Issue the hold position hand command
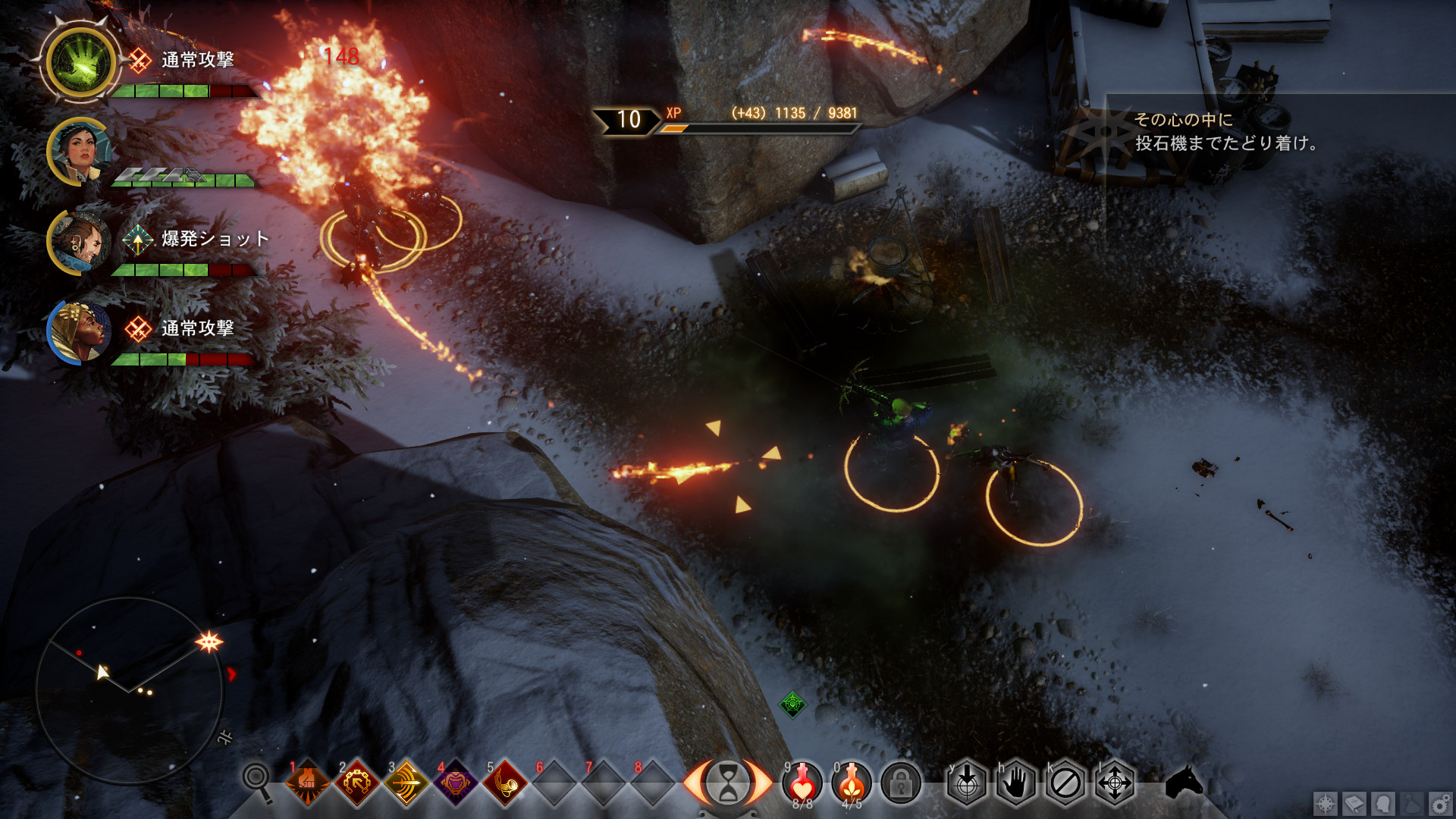 coord(1016,783)
